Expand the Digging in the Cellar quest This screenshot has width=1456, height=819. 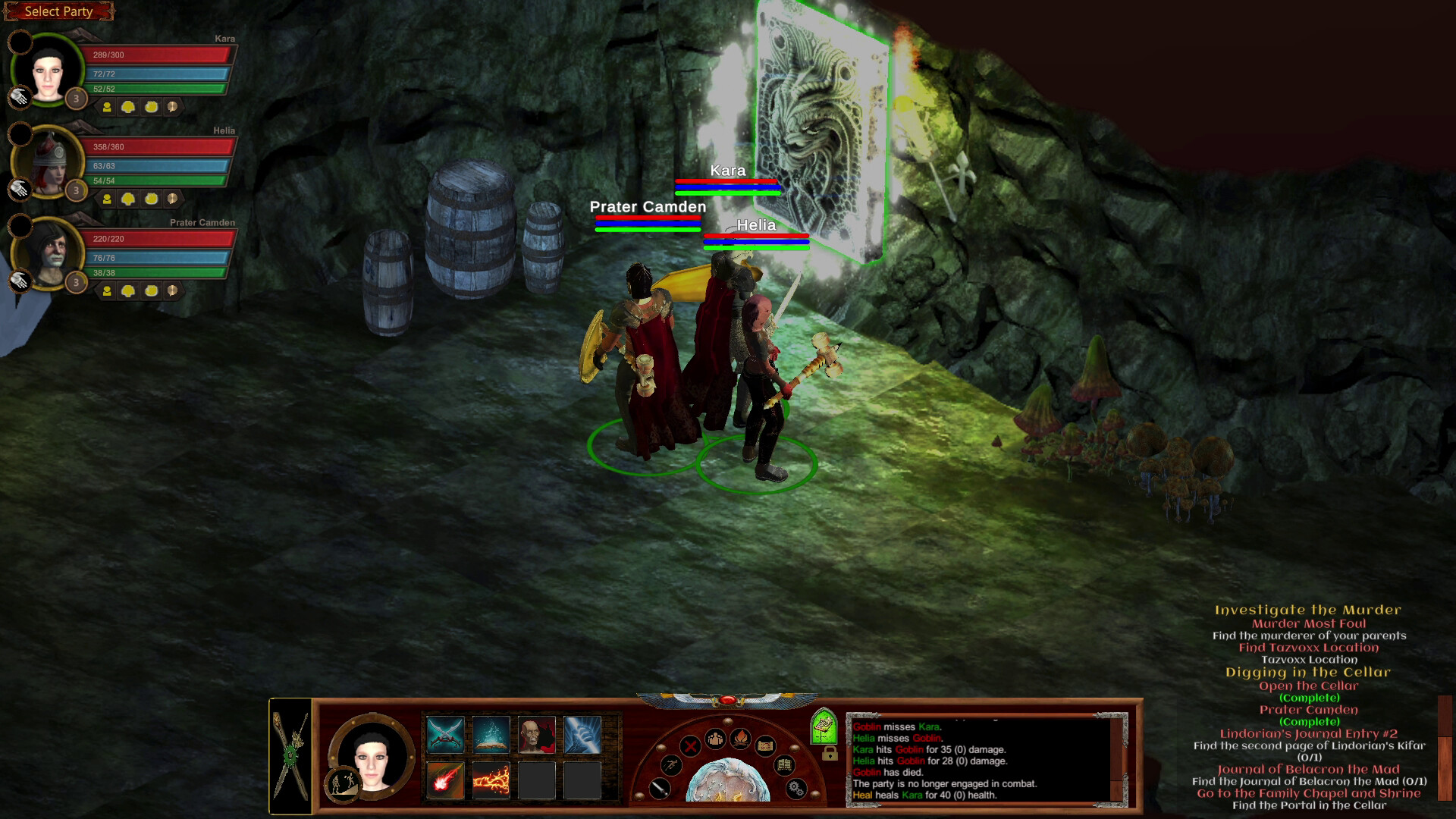point(1308,672)
